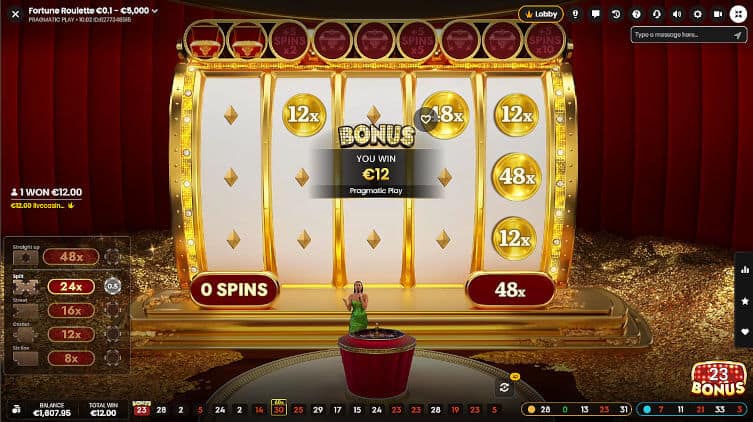Open the statistics bar chart panel
Image resolution: width=753 pixels, height=422 pixels.
[x=744, y=269]
